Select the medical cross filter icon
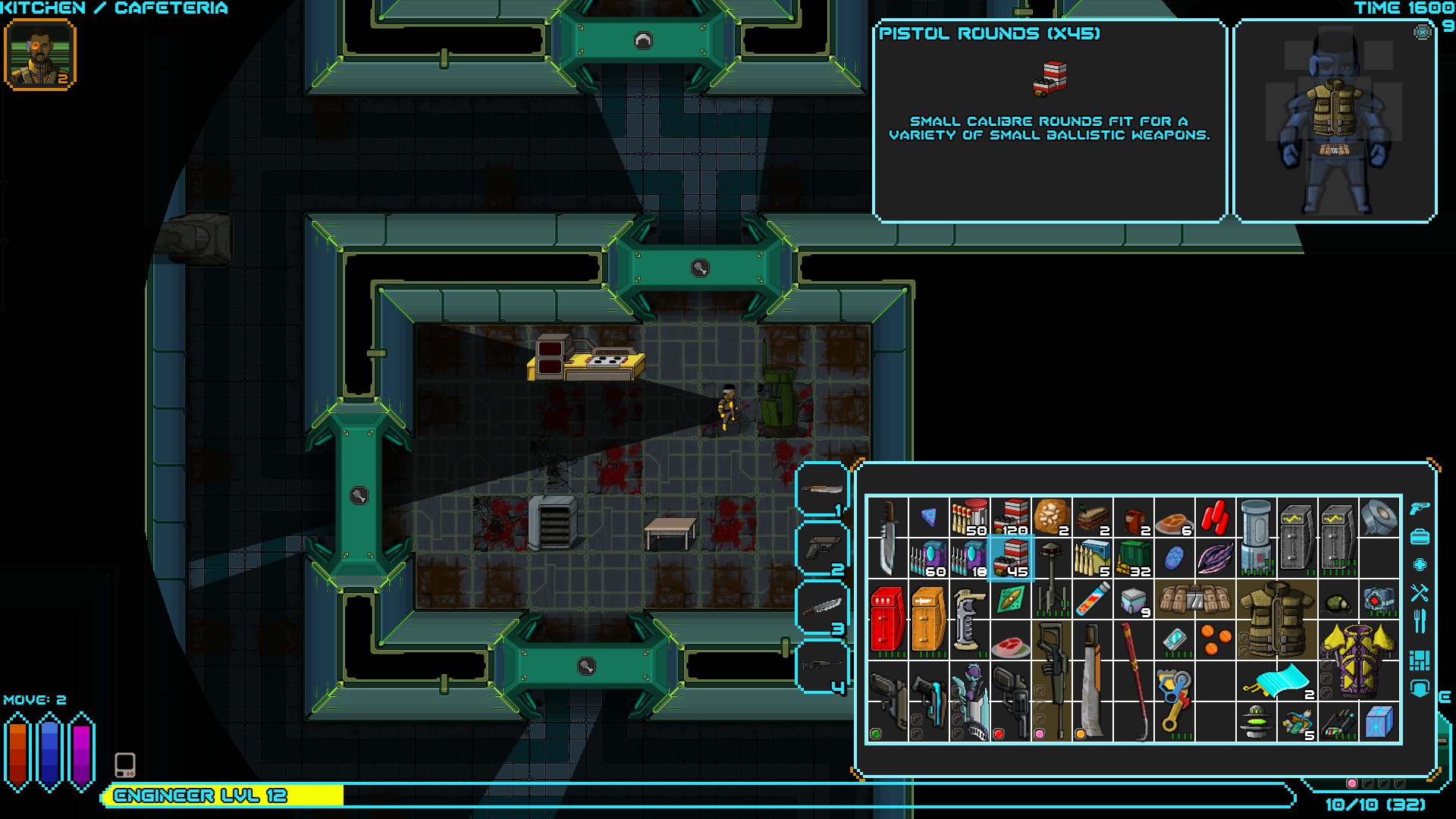 1420,563
